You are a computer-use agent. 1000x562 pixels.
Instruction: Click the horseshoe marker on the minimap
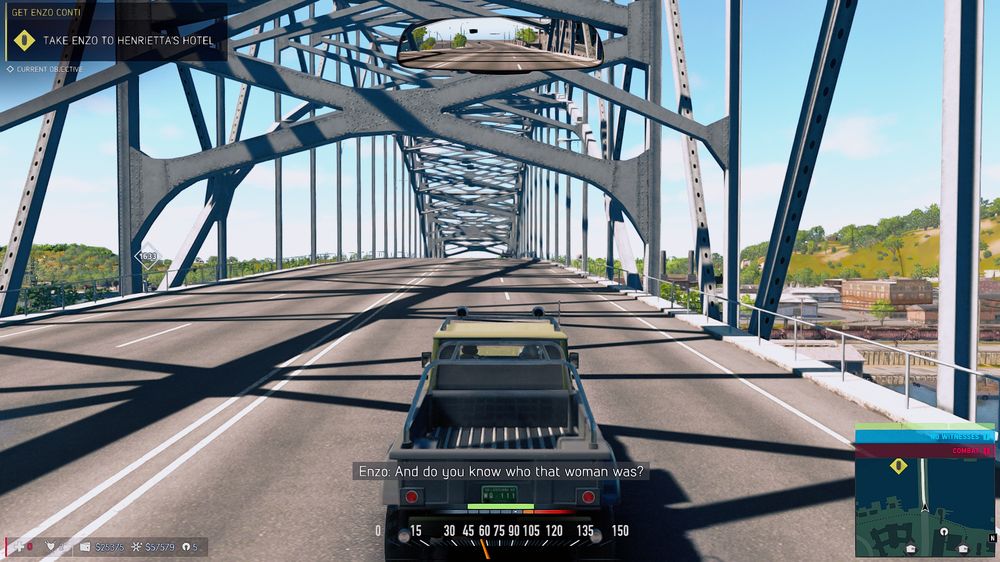pos(942,533)
